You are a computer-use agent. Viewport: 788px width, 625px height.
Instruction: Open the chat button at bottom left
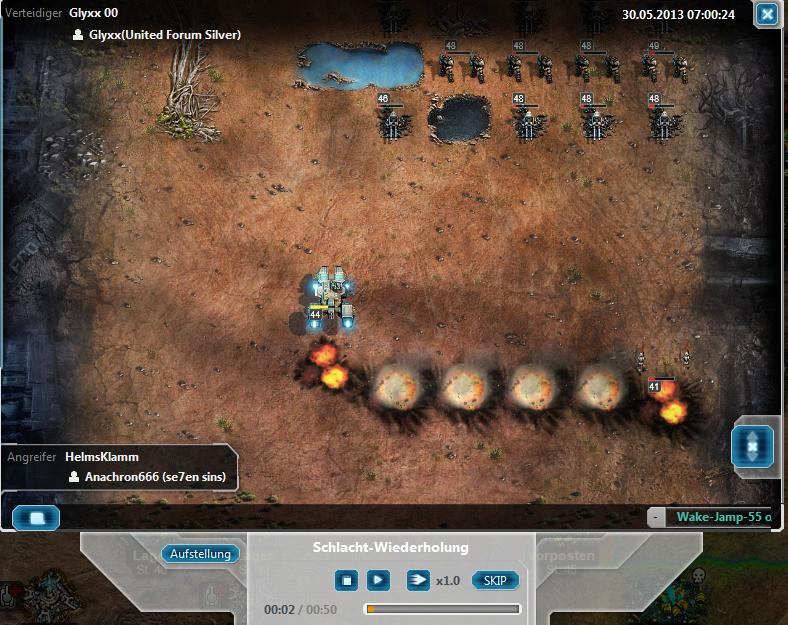(36, 518)
